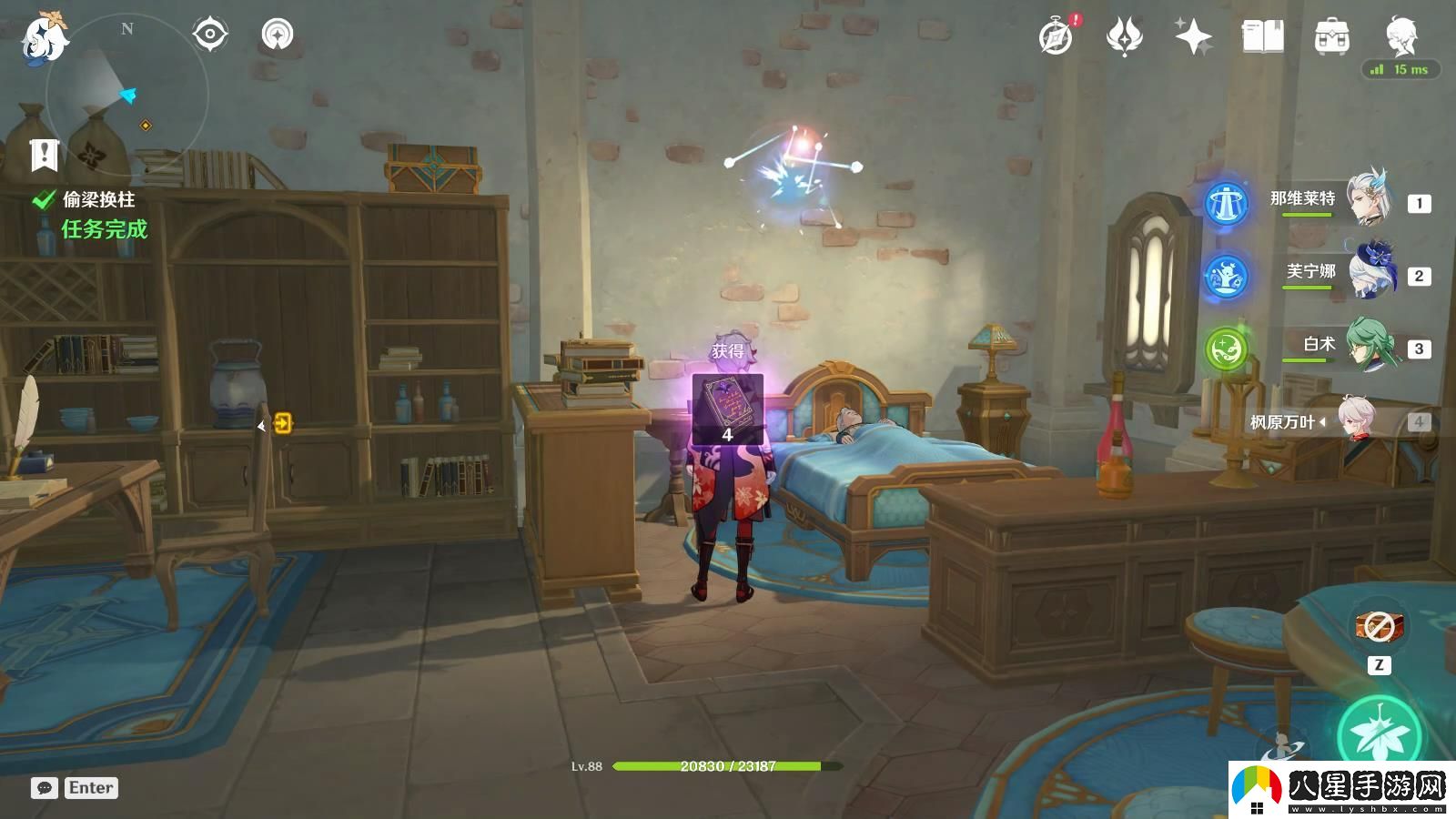Click the disabled gadget quick-use icon
1456x819 pixels.
coord(1380,627)
